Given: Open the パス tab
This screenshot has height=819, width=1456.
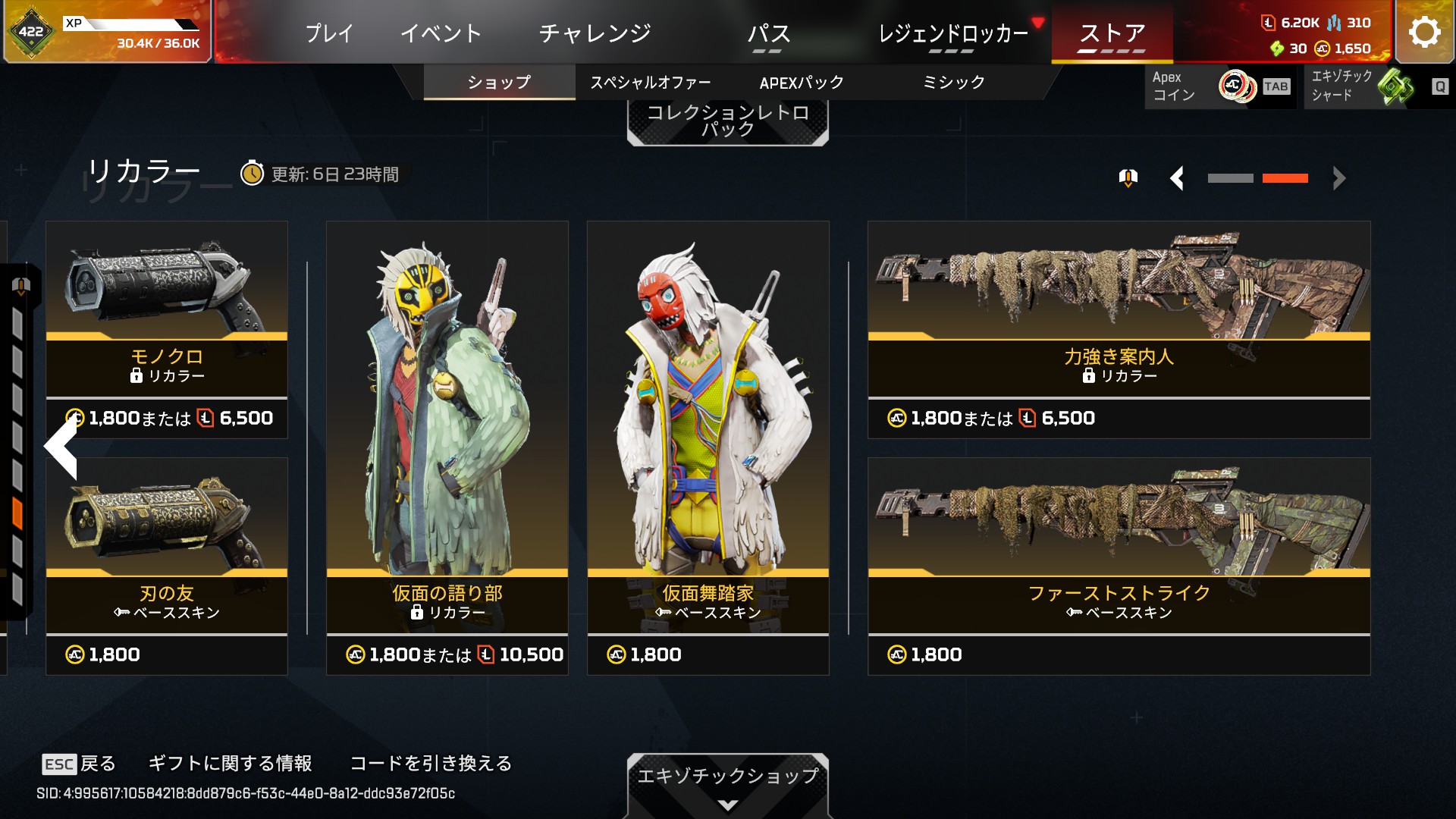Looking at the screenshot, I should 768,33.
